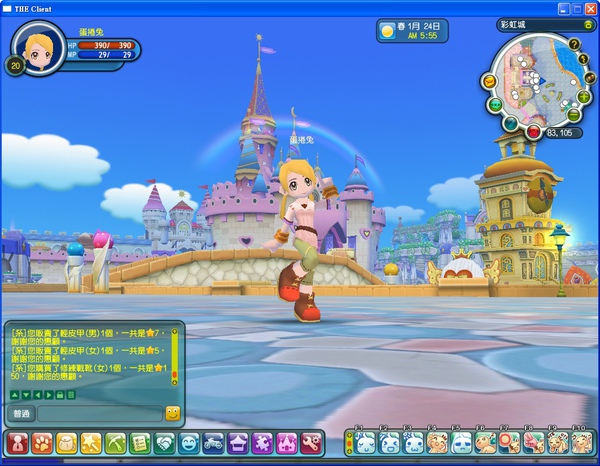Open the yellow question mark help icon
600x466 pixels.
[575, 44]
